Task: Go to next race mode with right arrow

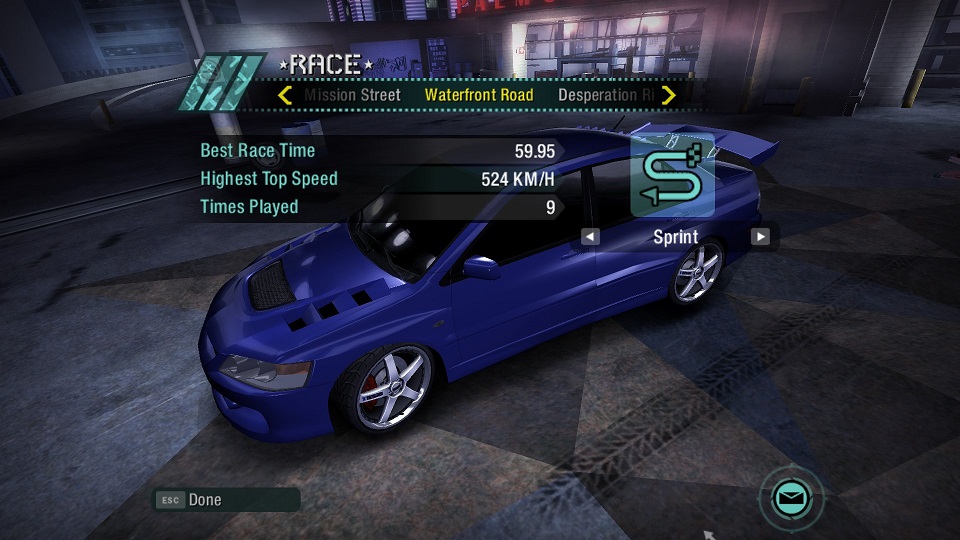Action: [x=761, y=237]
